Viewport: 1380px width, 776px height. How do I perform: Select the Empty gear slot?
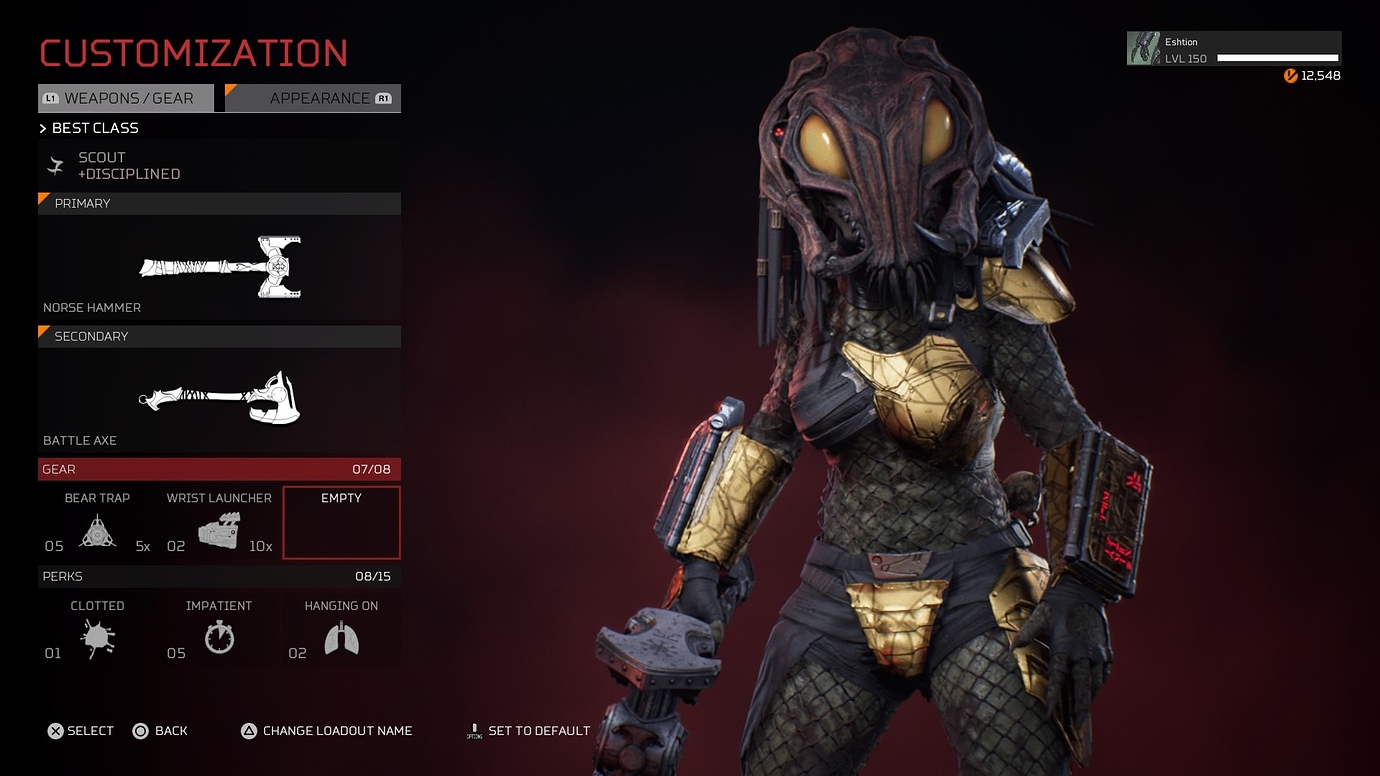pyautogui.click(x=341, y=523)
